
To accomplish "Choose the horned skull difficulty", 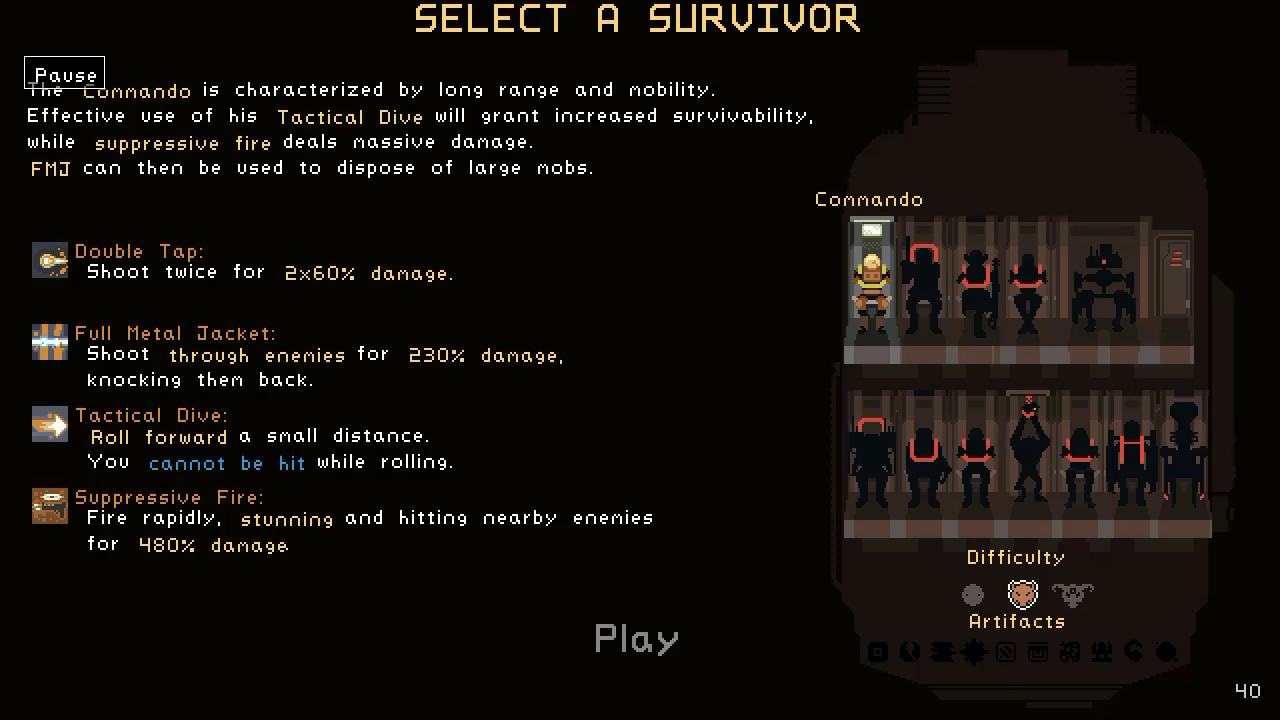I will pyautogui.click(x=1073, y=595).
